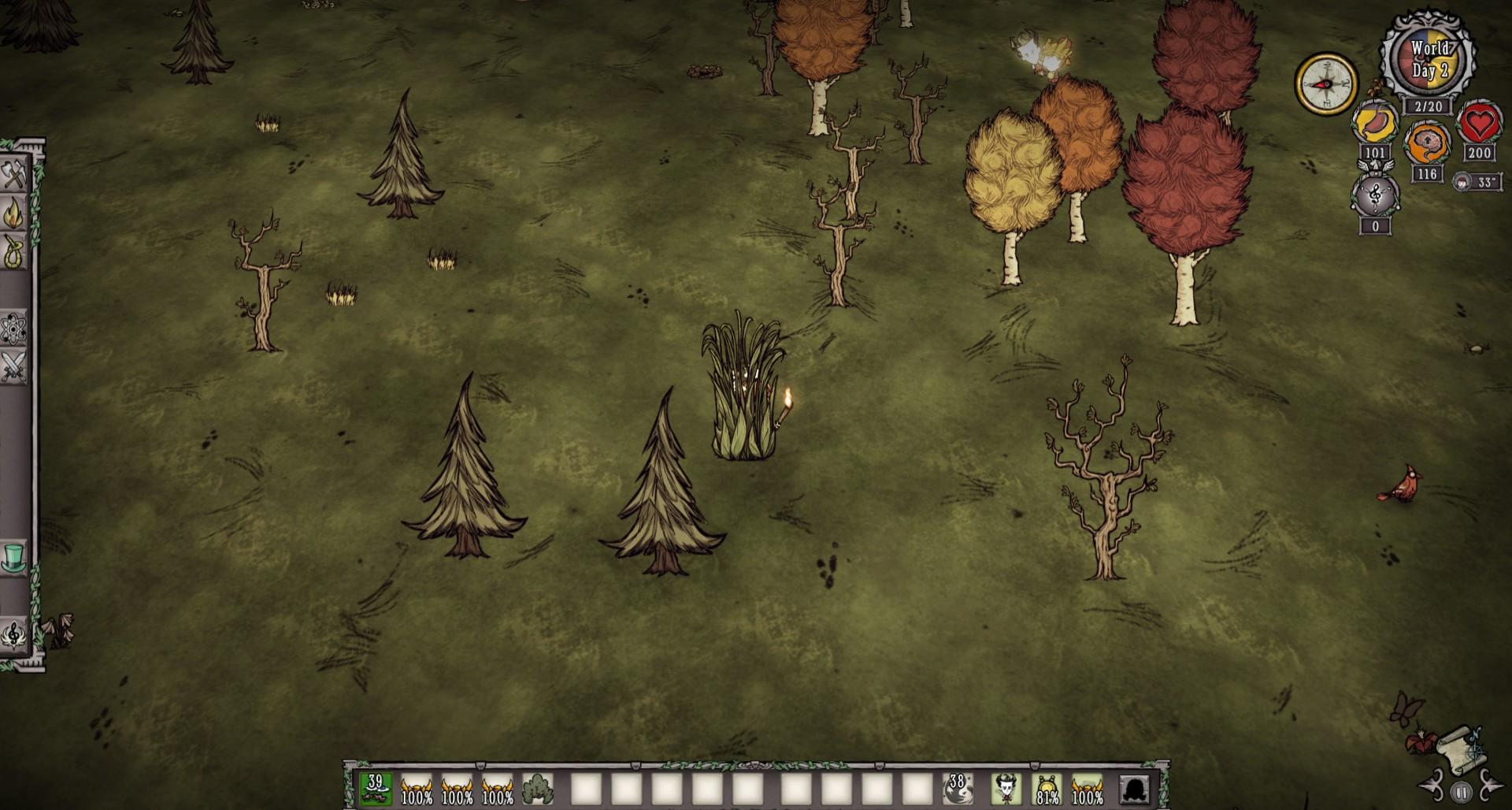The image size is (1512, 810).
Task: Select the 81% item equipment slot
Action: (1047, 789)
